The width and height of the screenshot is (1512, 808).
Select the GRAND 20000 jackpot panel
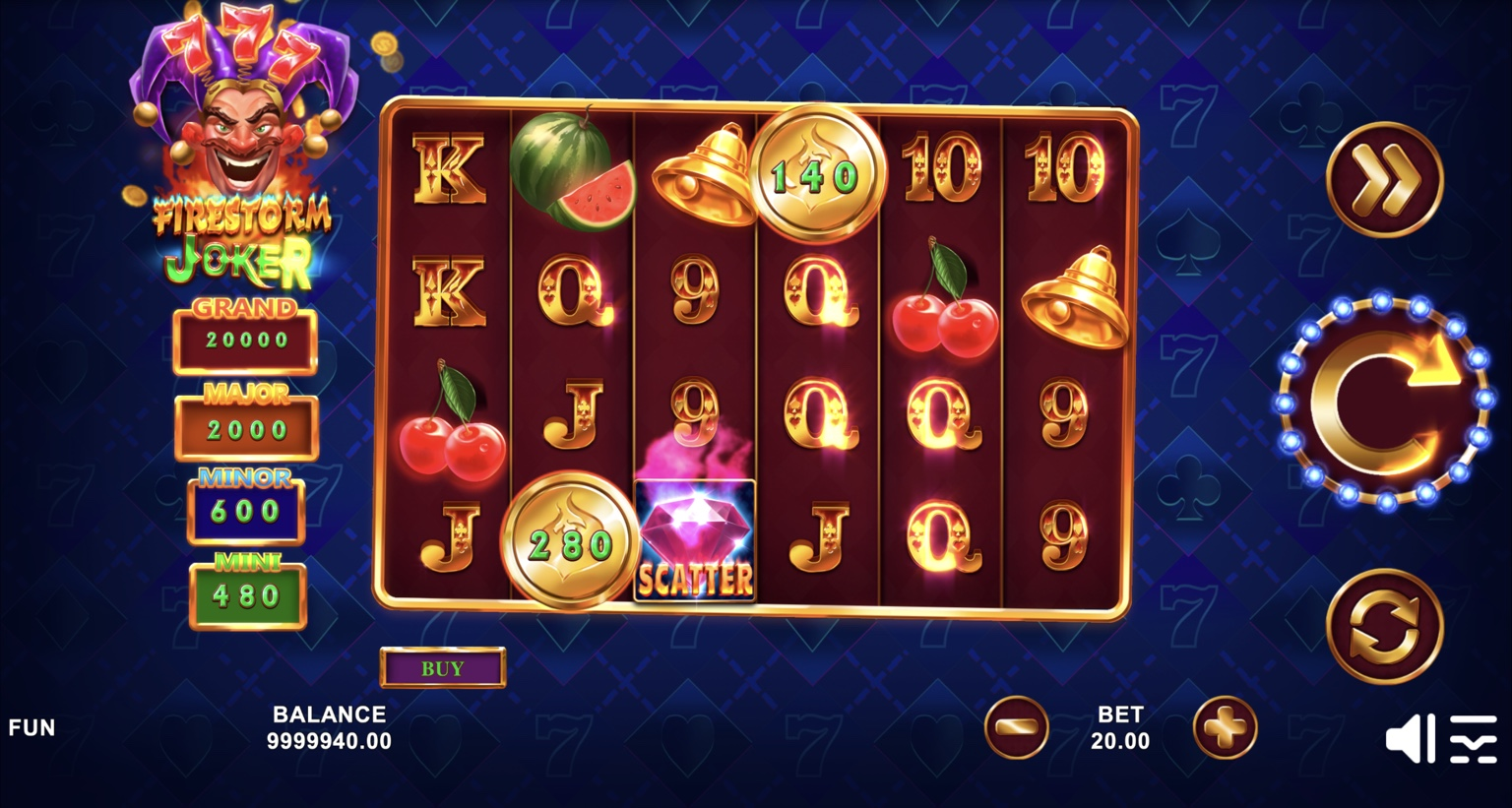point(245,338)
